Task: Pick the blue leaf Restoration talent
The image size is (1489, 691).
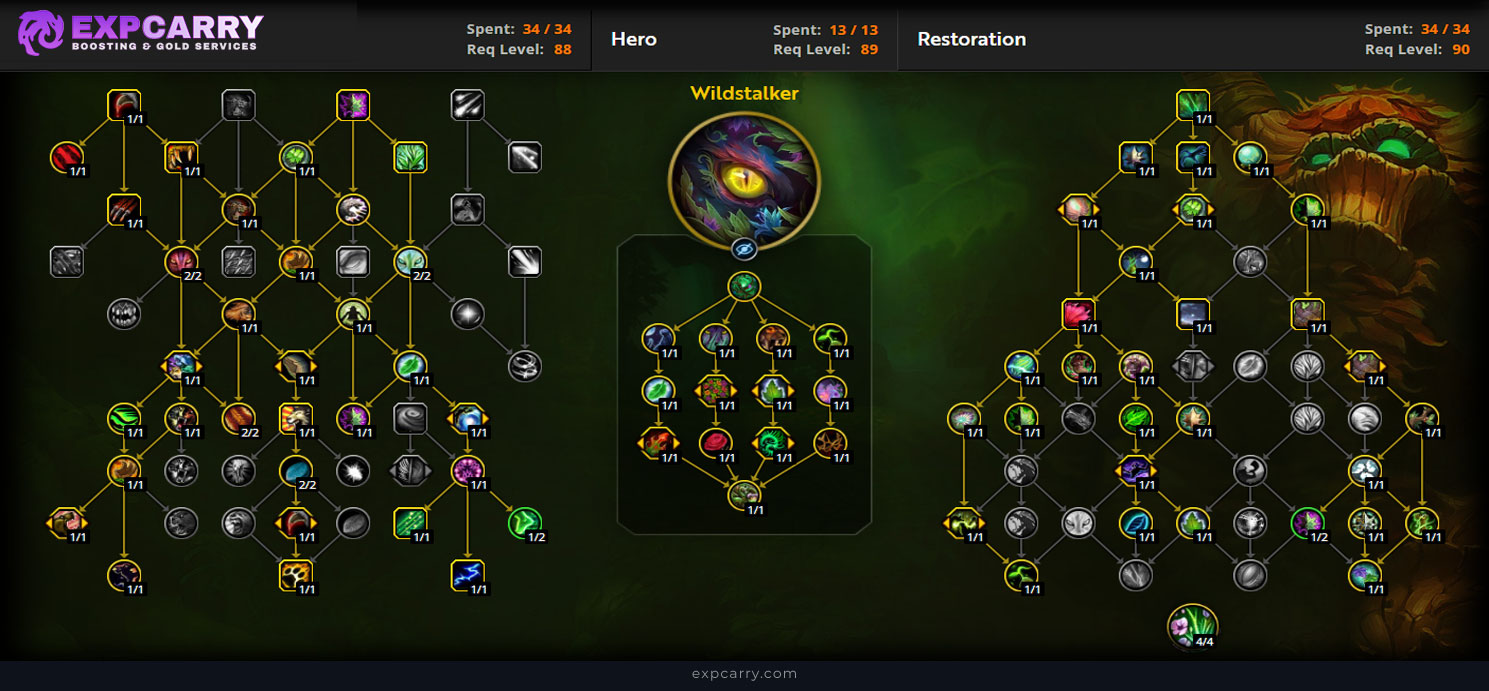Action: point(1135,522)
